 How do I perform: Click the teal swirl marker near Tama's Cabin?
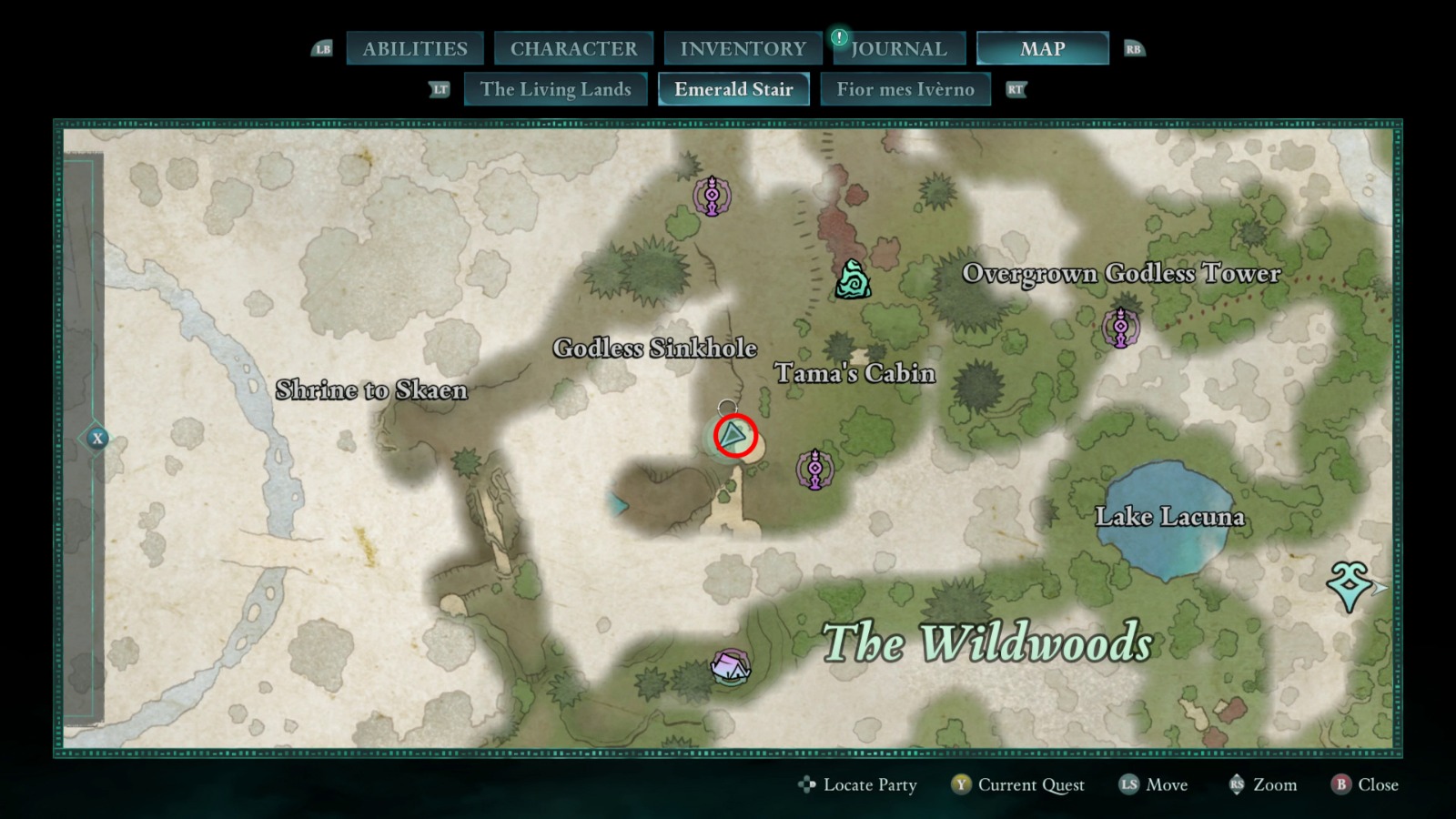853,279
